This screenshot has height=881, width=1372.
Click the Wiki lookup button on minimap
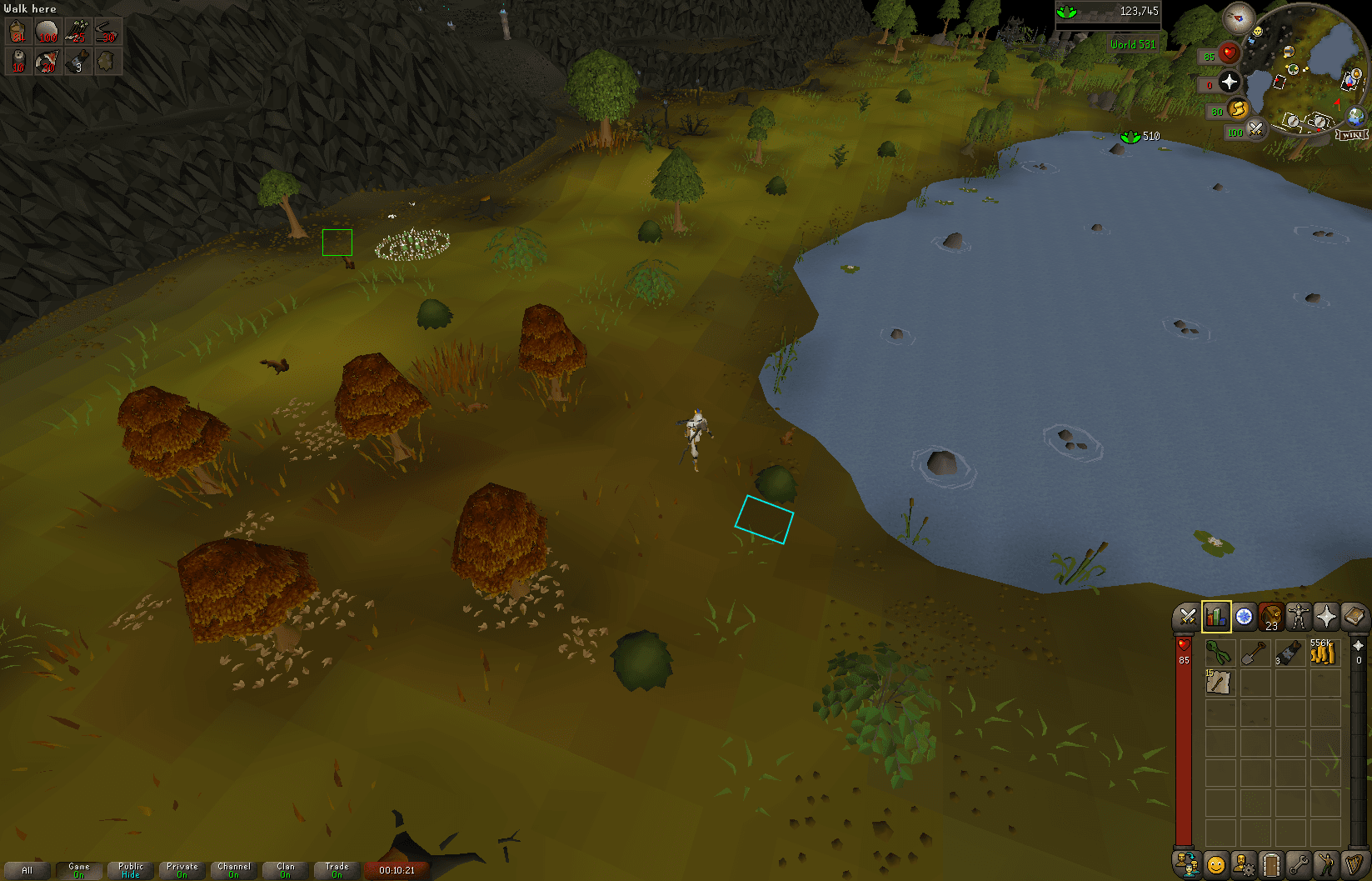1351,133
